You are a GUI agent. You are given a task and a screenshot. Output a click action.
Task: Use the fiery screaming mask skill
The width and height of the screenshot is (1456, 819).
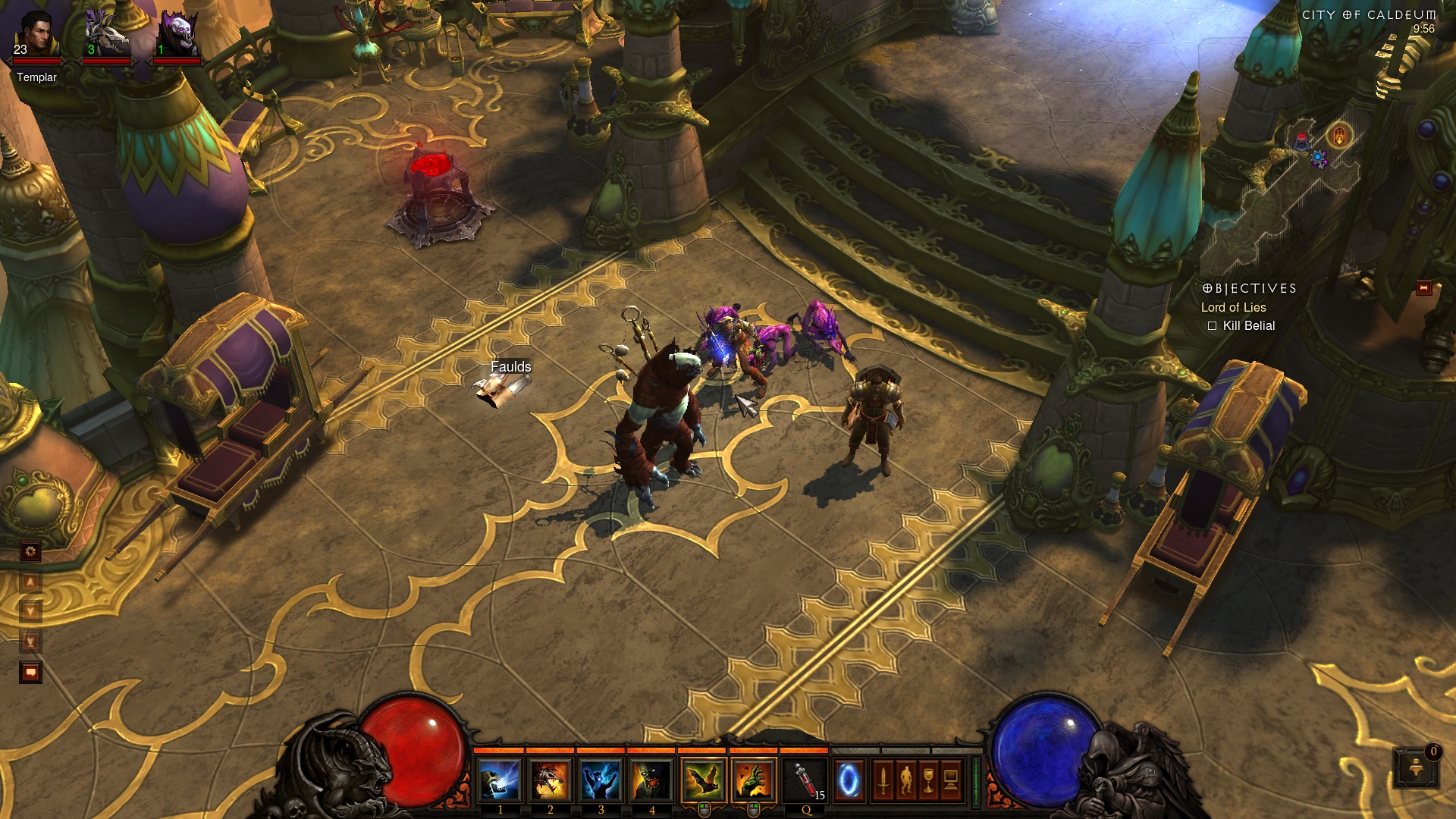click(551, 780)
